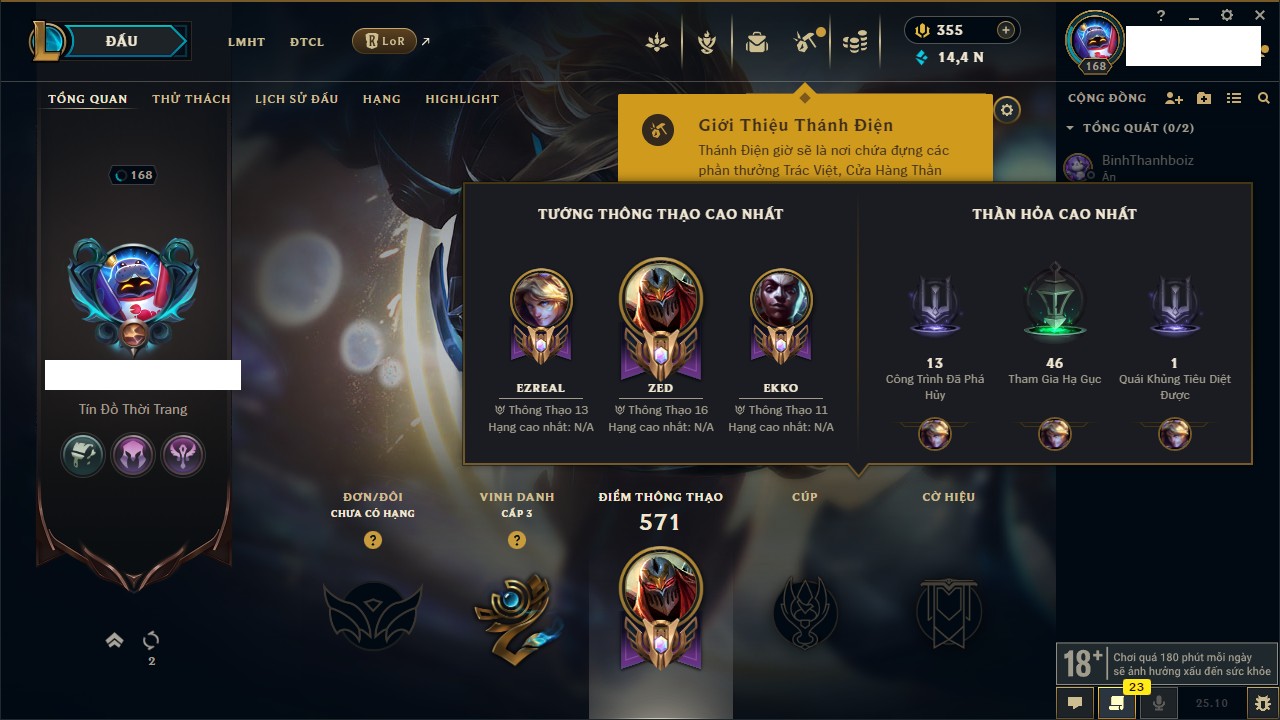The width and height of the screenshot is (1280, 720).
Task: Switch to the ĐTCL tab
Action: [x=307, y=42]
